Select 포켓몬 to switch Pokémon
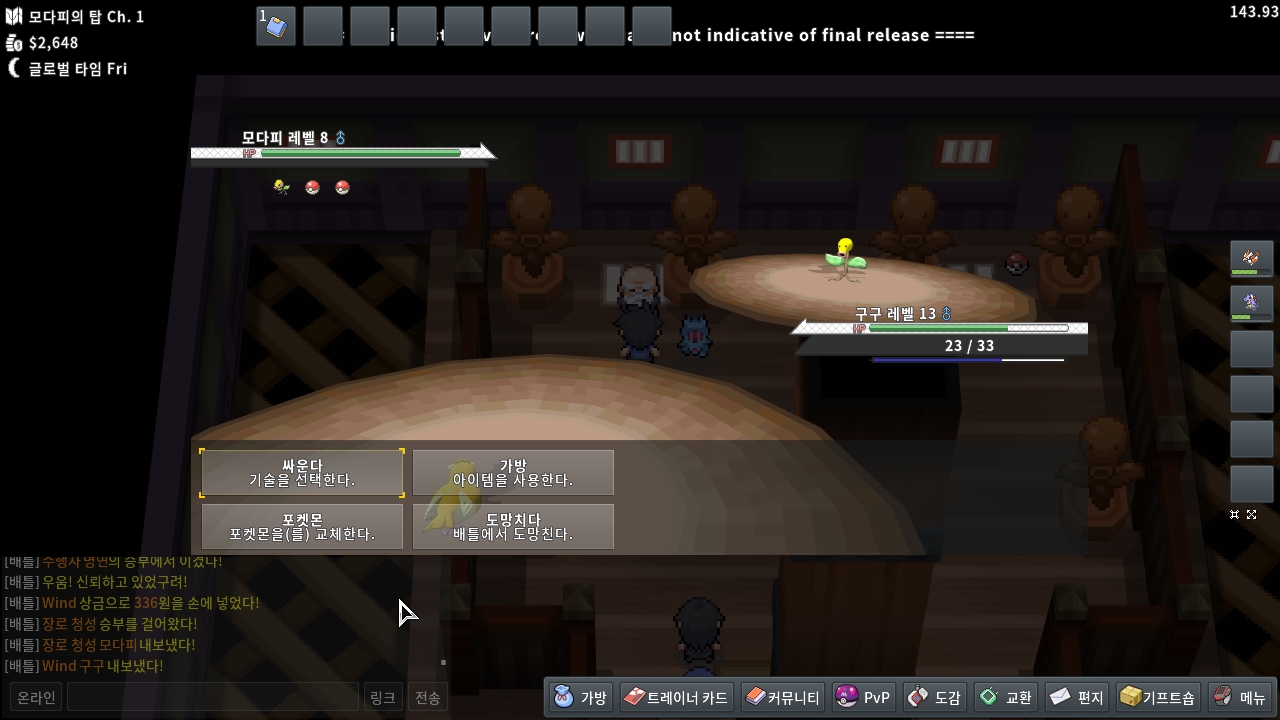The height and width of the screenshot is (720, 1280). point(302,527)
